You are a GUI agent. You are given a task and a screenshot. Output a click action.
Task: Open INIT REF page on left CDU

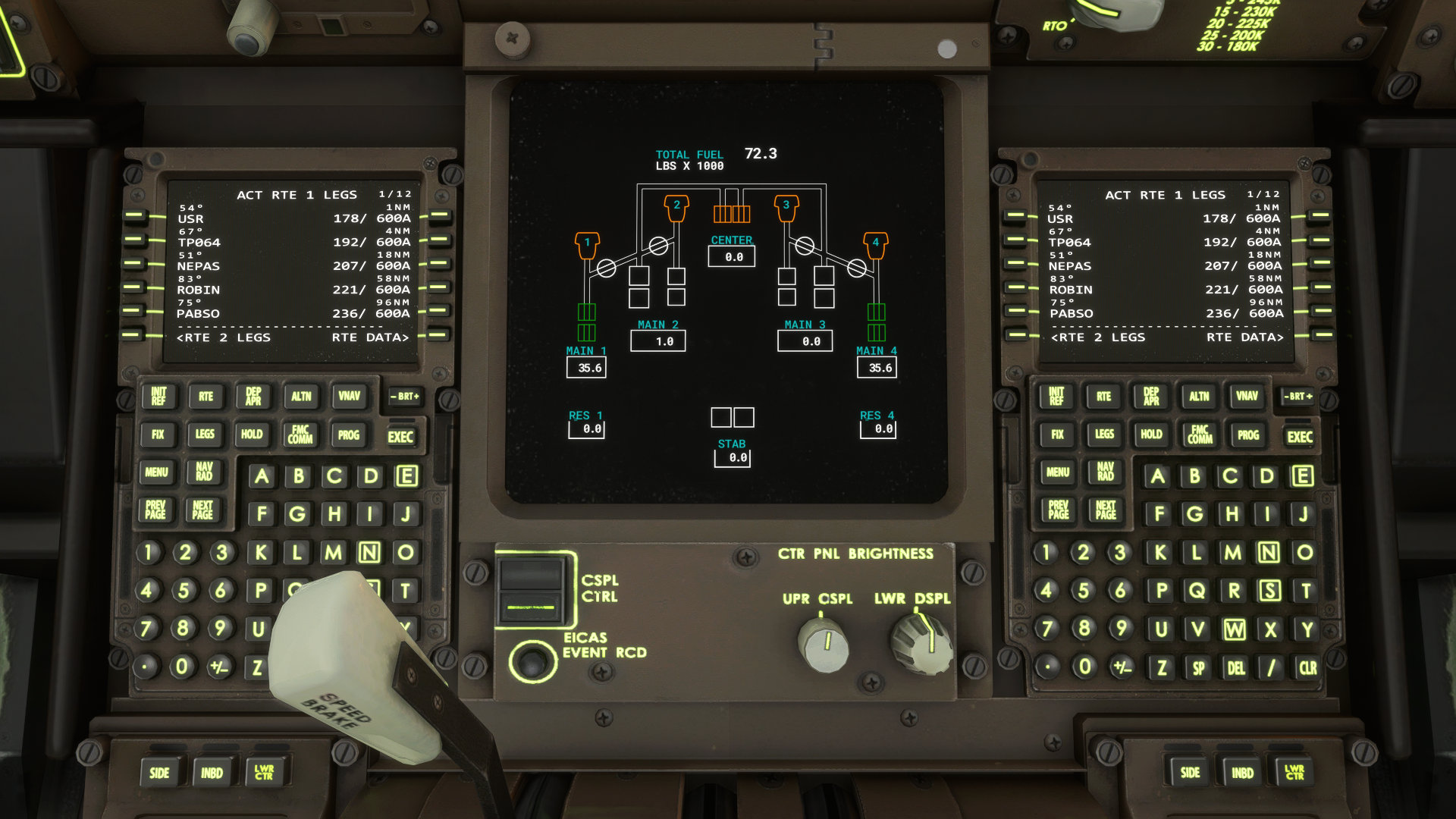[158, 397]
